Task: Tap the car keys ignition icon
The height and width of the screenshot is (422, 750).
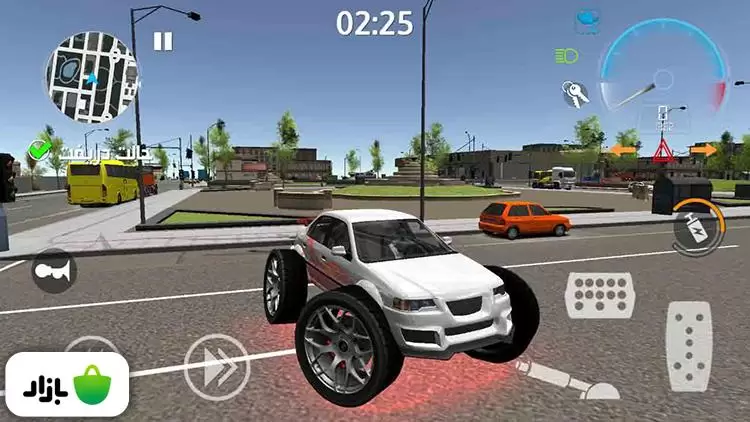Action: pyautogui.click(x=574, y=93)
